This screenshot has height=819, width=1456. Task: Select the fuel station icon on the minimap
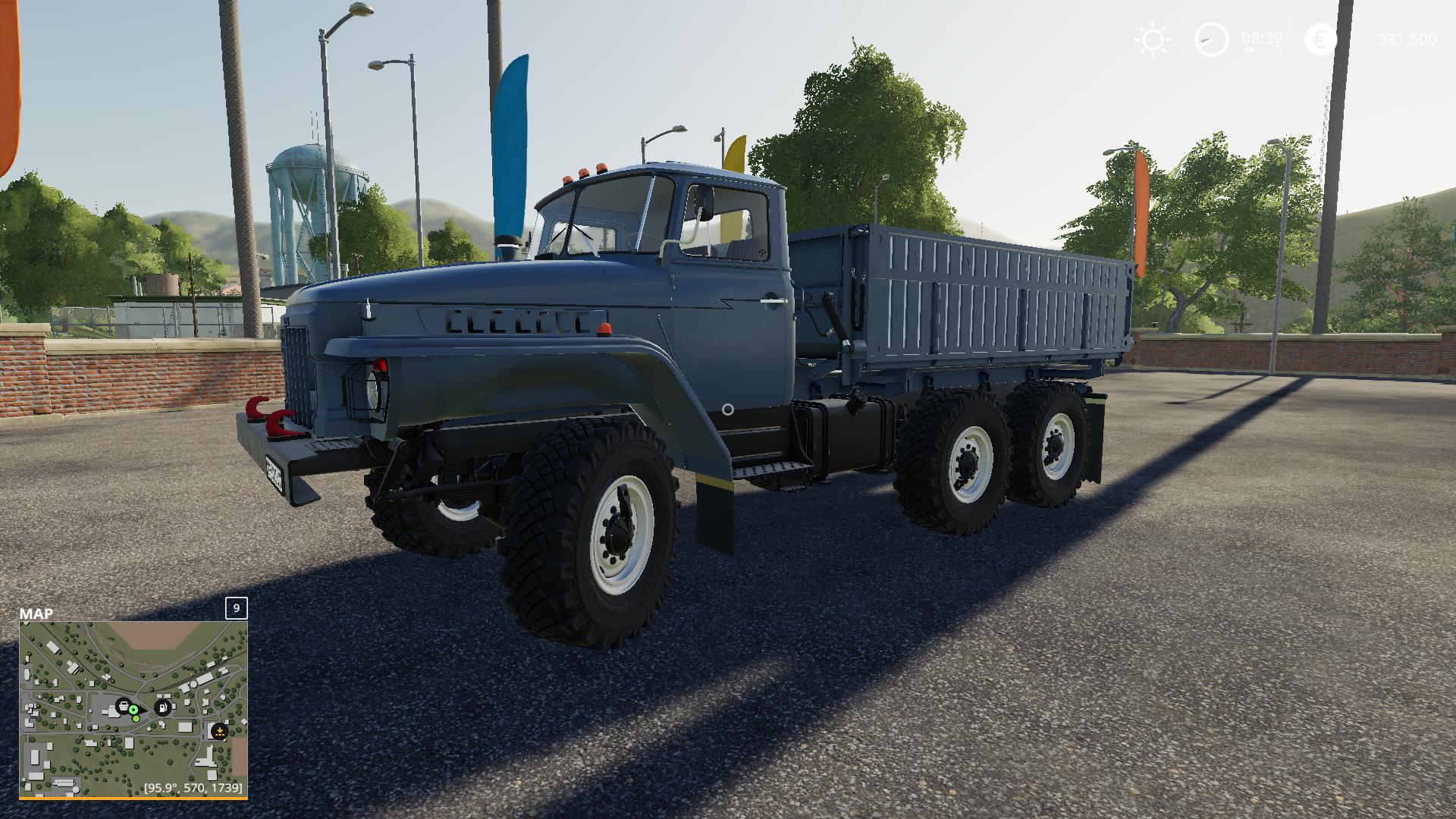coord(162,708)
